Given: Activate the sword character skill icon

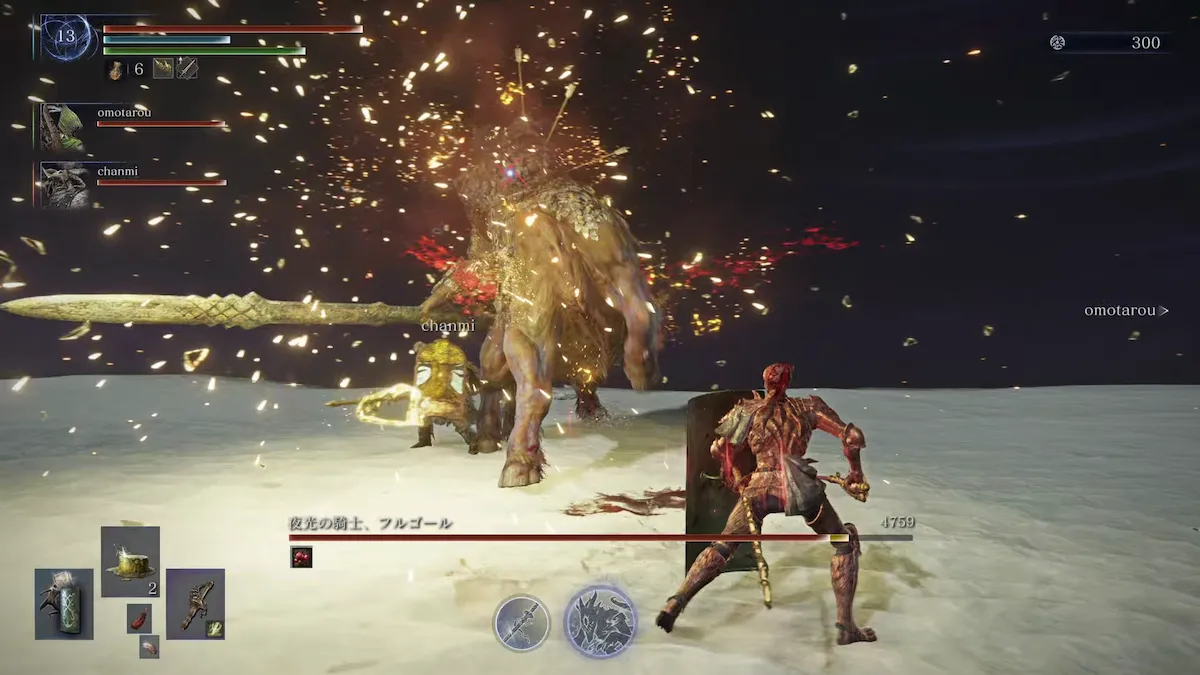Looking at the screenshot, I should [x=521, y=623].
